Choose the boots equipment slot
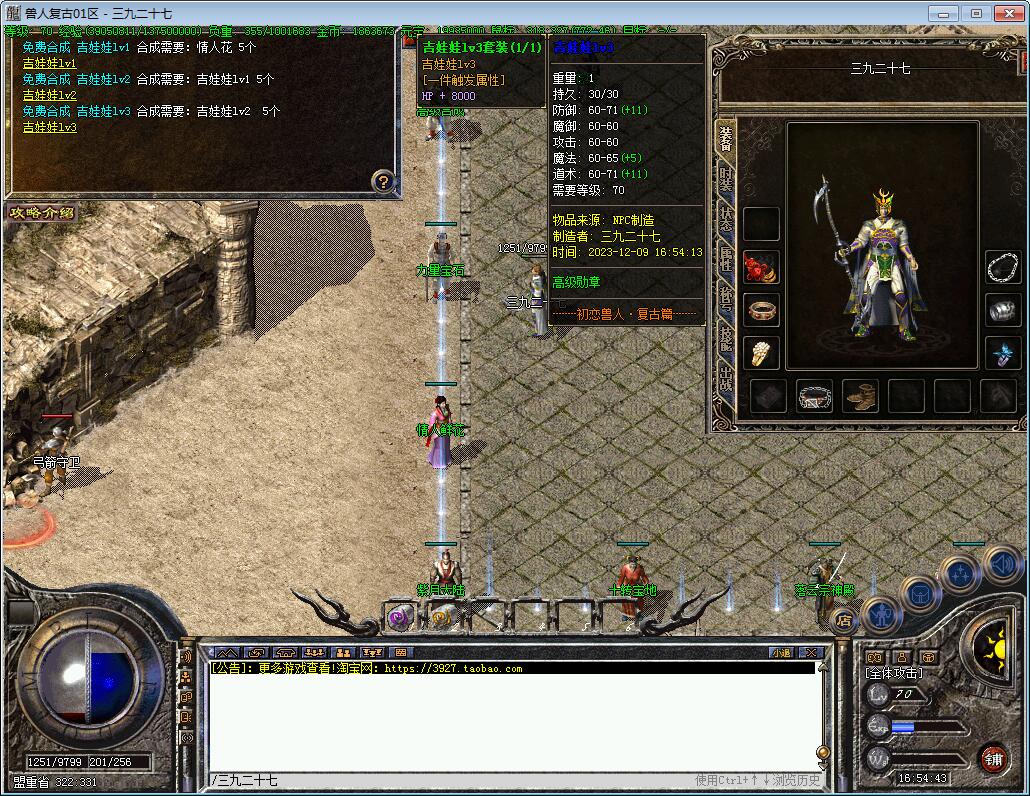 [860, 397]
